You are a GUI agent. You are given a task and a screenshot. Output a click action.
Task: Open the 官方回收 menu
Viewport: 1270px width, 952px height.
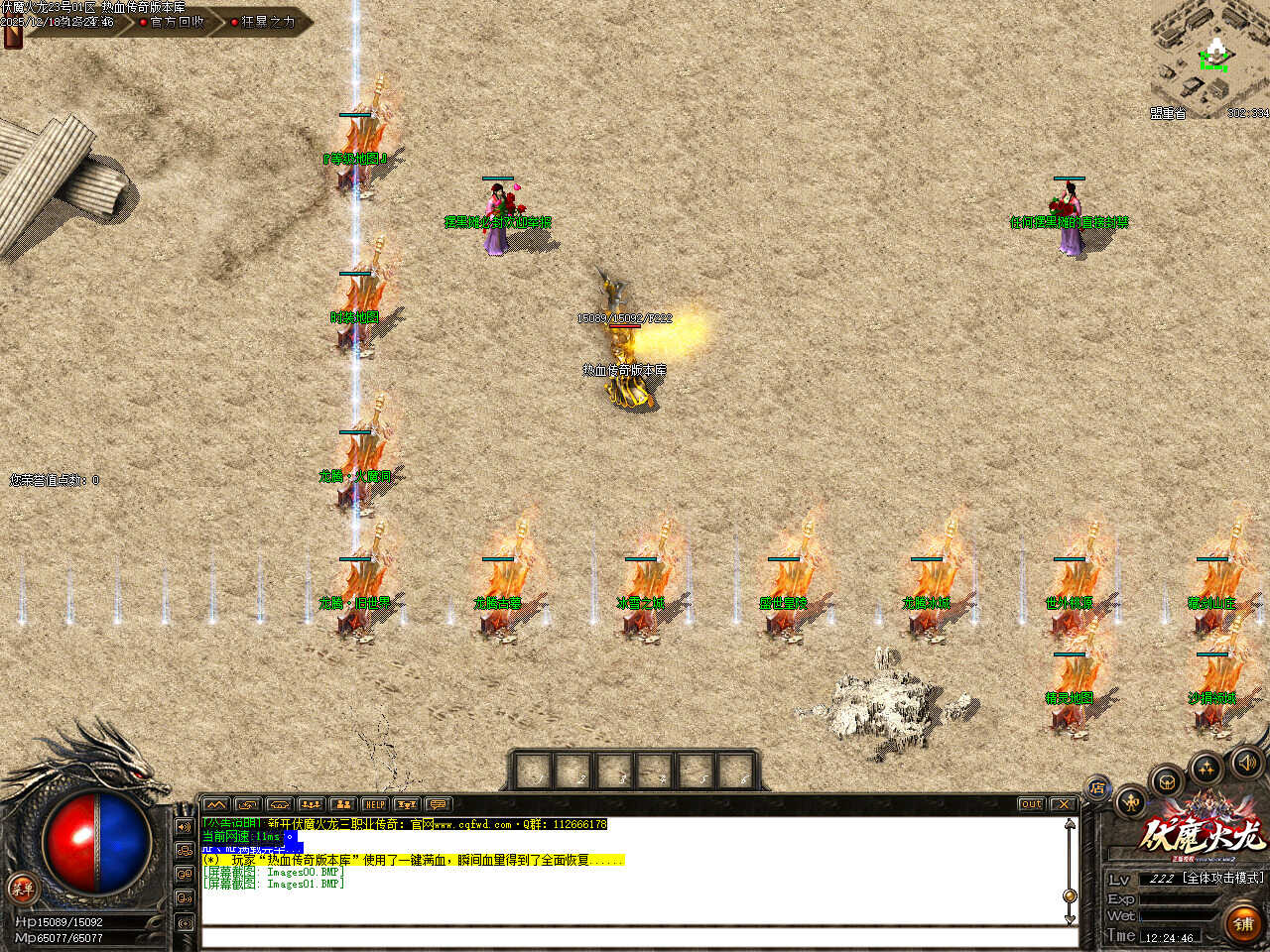(x=176, y=22)
